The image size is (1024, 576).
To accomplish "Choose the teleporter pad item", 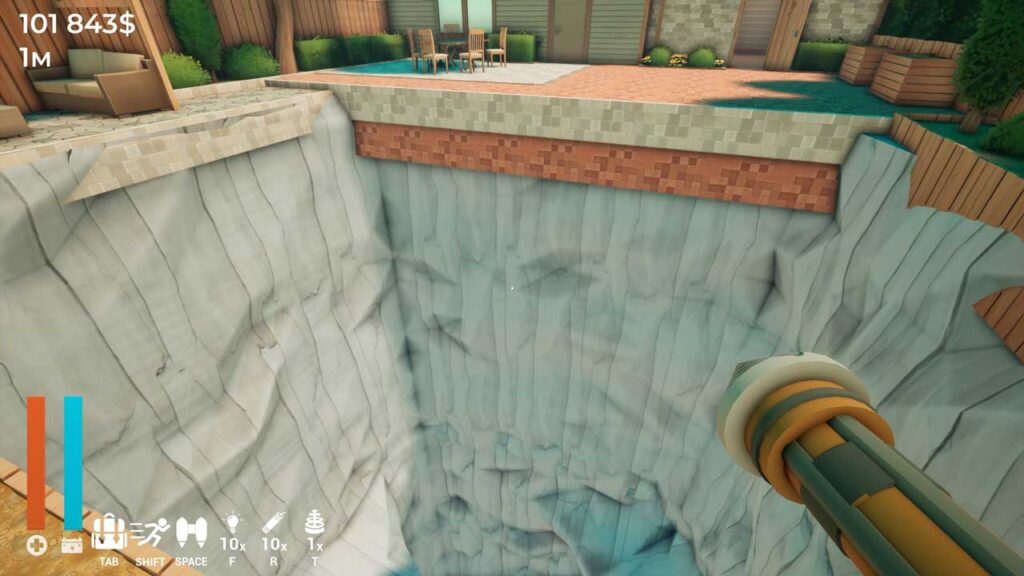I will click(x=315, y=523).
